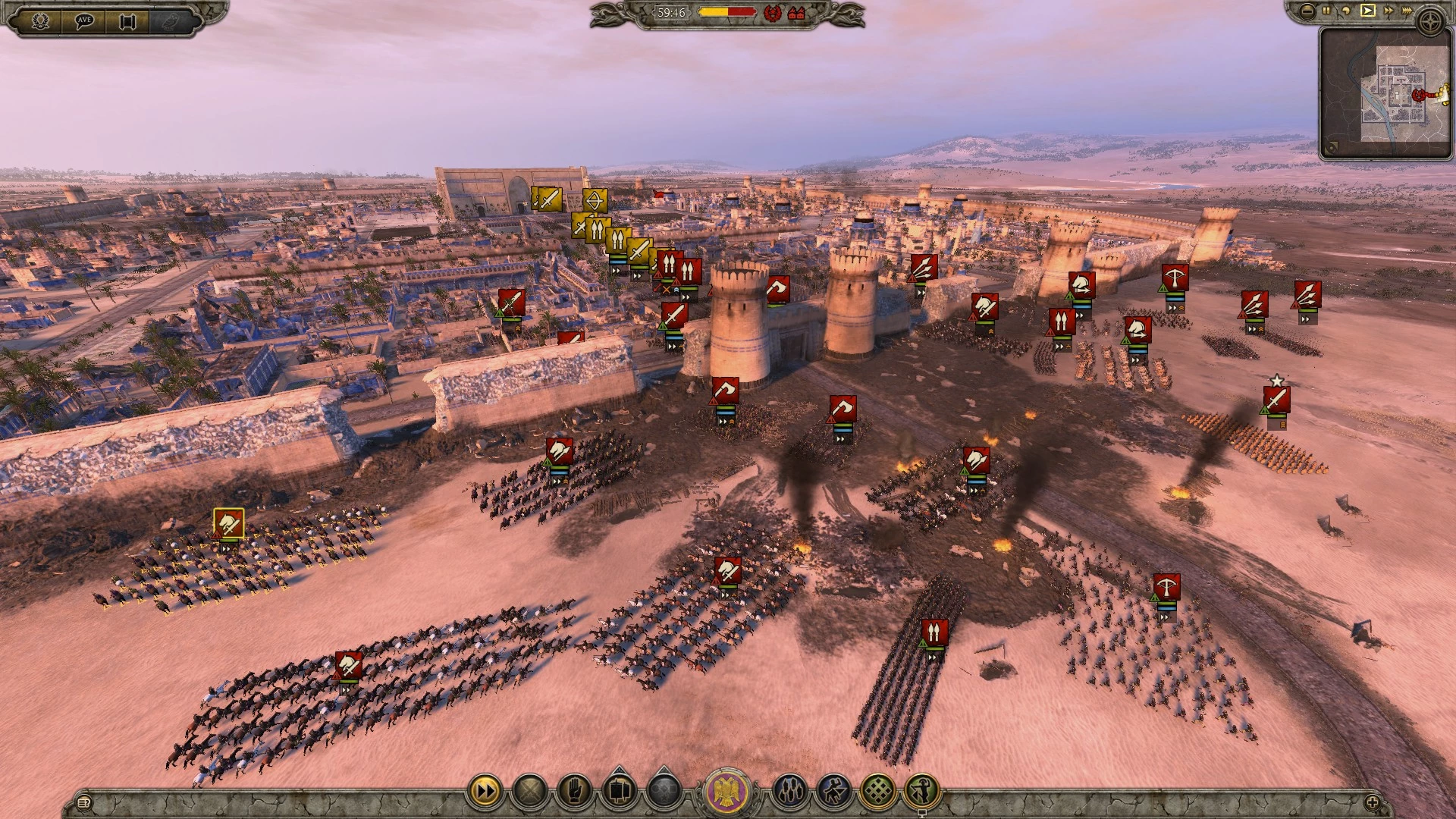
Task: Set triple fast-forward battle speed
Action: 1408,11
